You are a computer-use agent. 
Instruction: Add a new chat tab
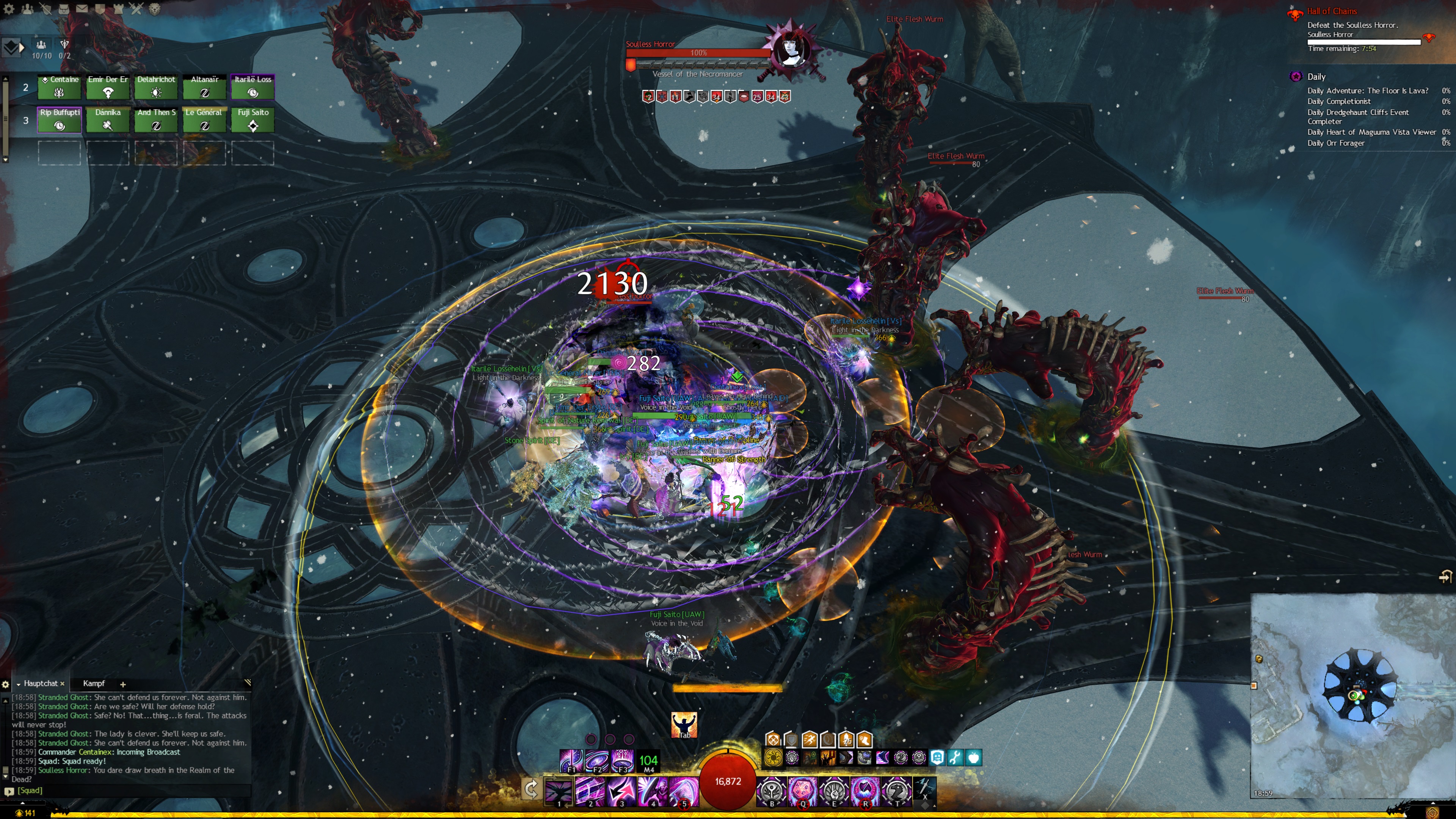[122, 684]
